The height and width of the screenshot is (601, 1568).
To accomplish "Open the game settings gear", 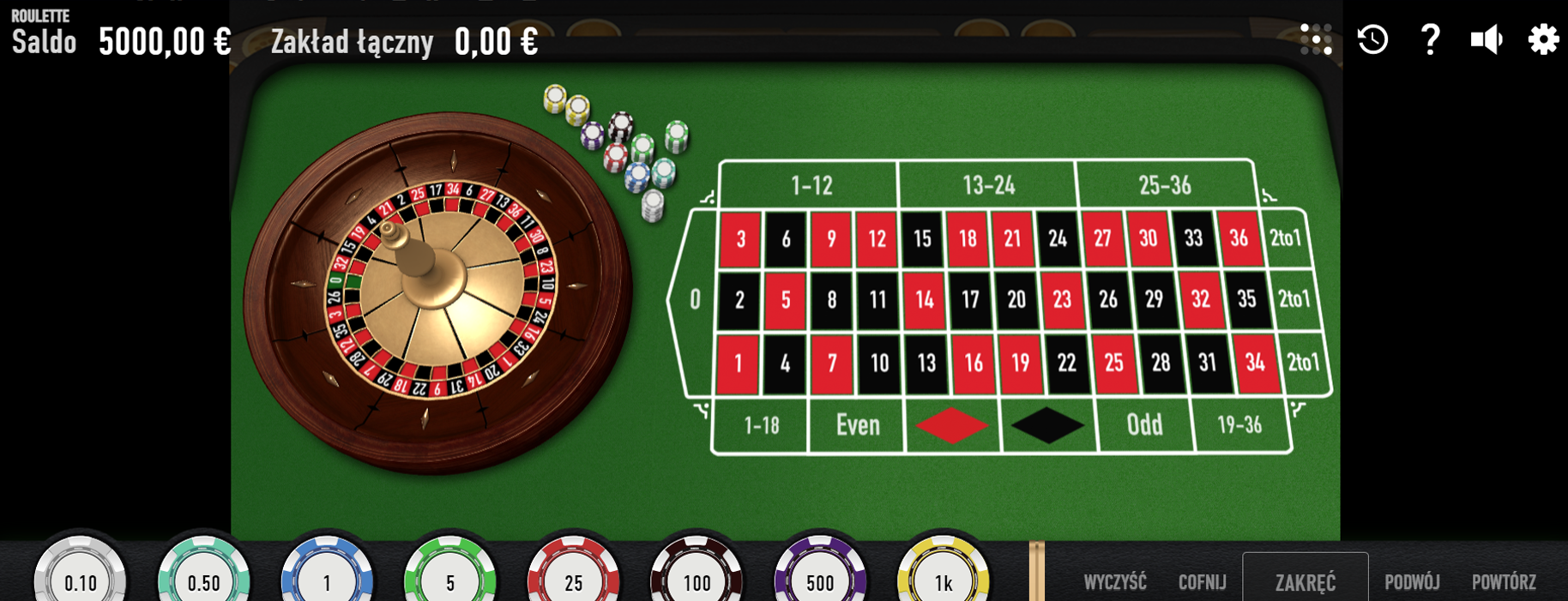I will click(x=1542, y=39).
